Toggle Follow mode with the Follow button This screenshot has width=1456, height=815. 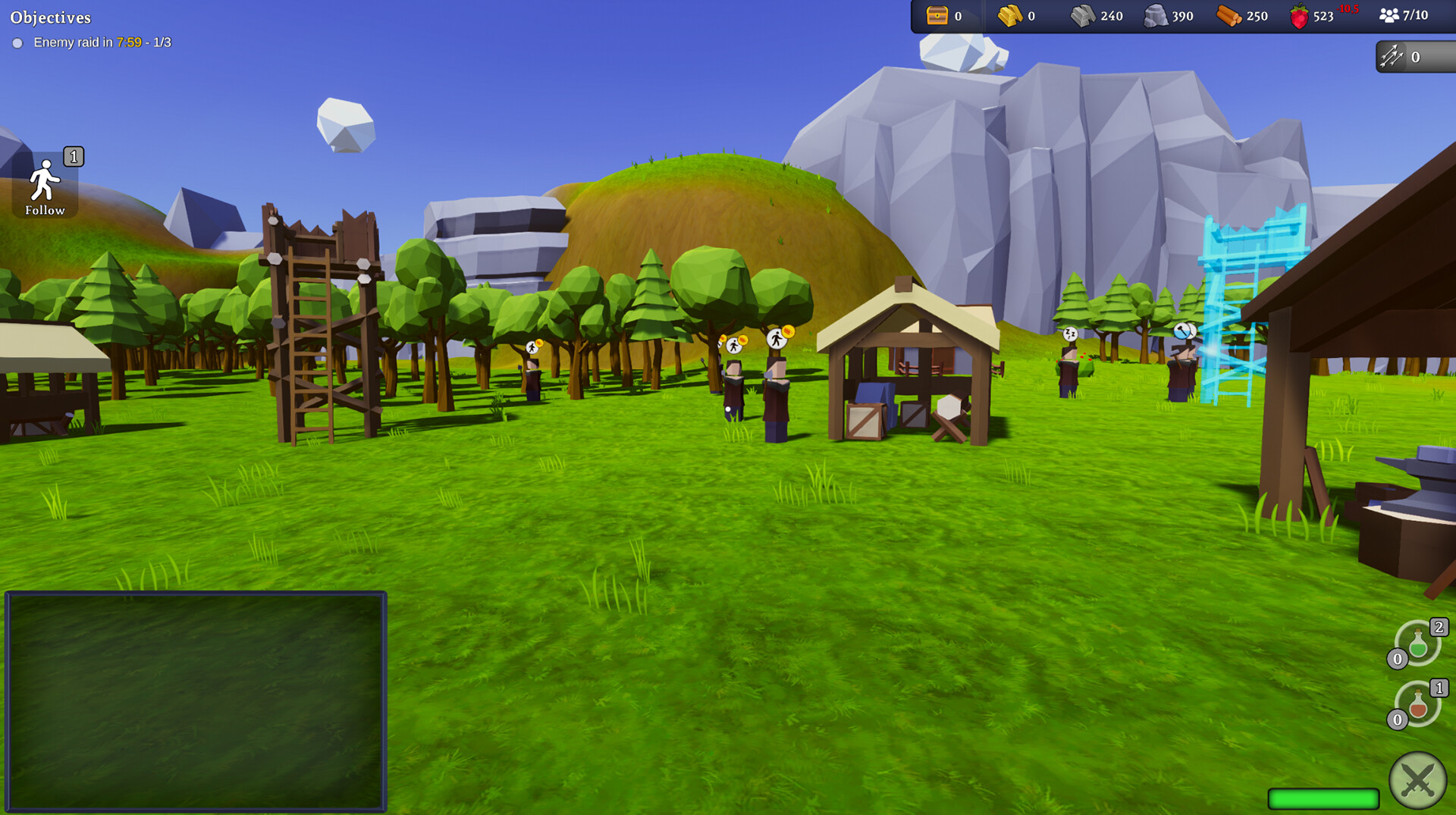pos(45,182)
